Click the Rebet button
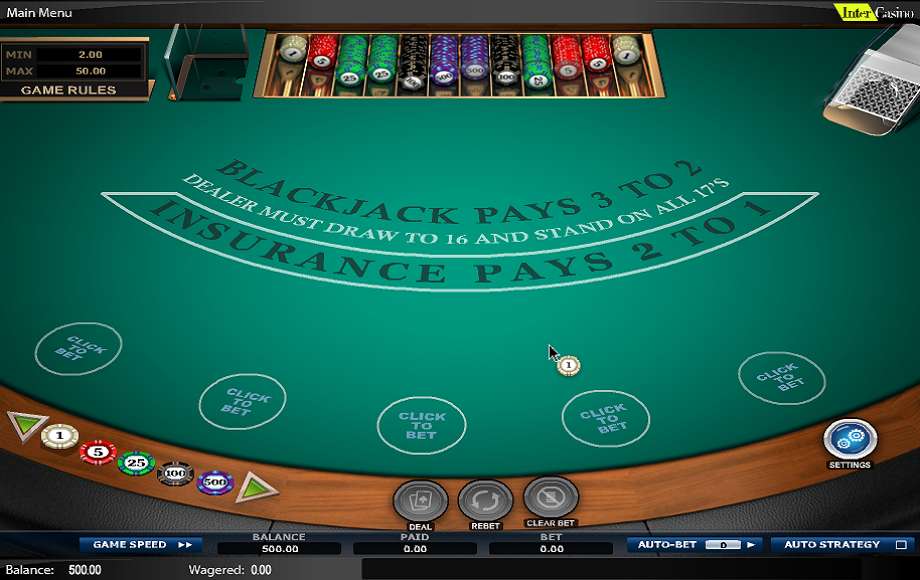920x580 pixels. (x=485, y=500)
